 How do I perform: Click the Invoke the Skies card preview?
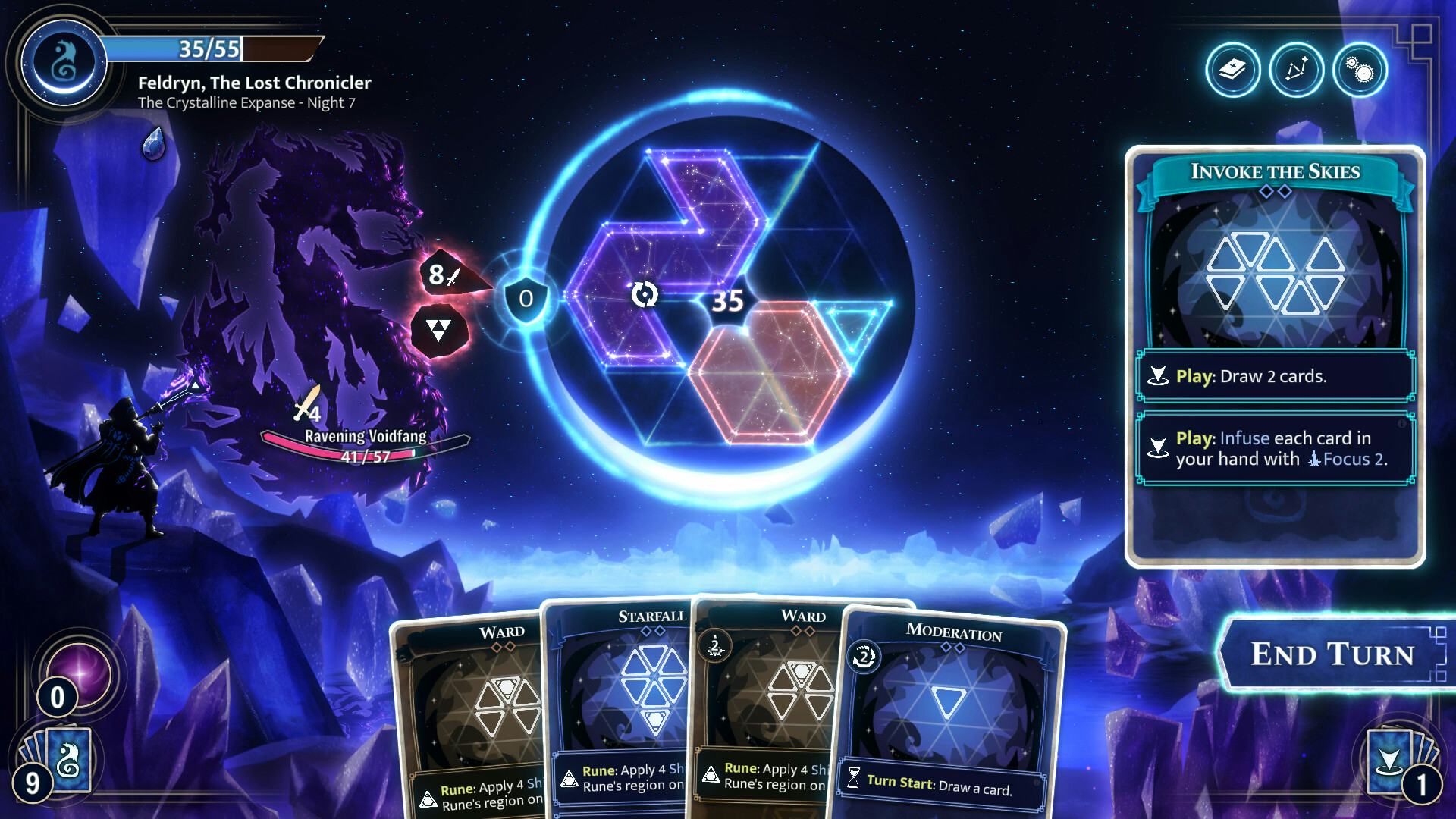tap(1275, 356)
